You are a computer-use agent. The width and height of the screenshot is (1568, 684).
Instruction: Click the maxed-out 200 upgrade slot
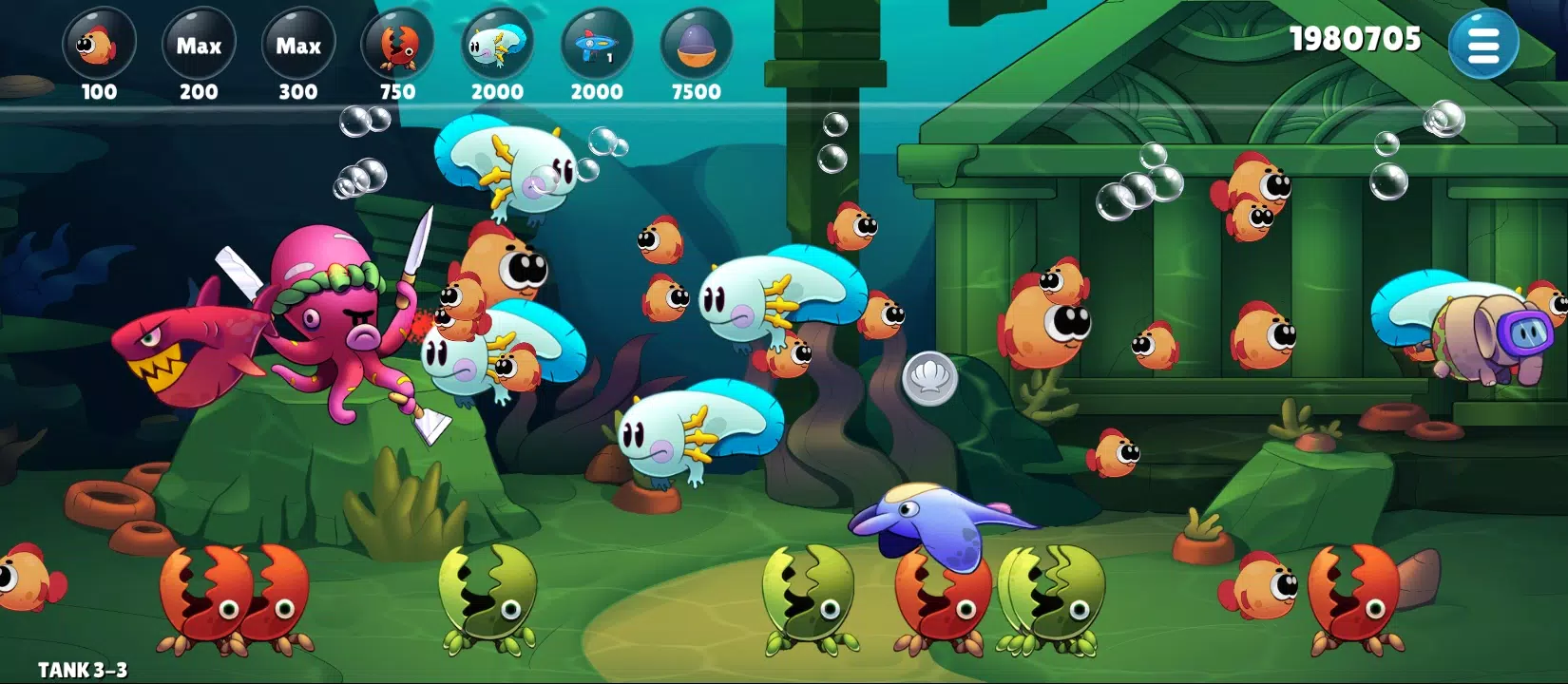tap(200, 43)
